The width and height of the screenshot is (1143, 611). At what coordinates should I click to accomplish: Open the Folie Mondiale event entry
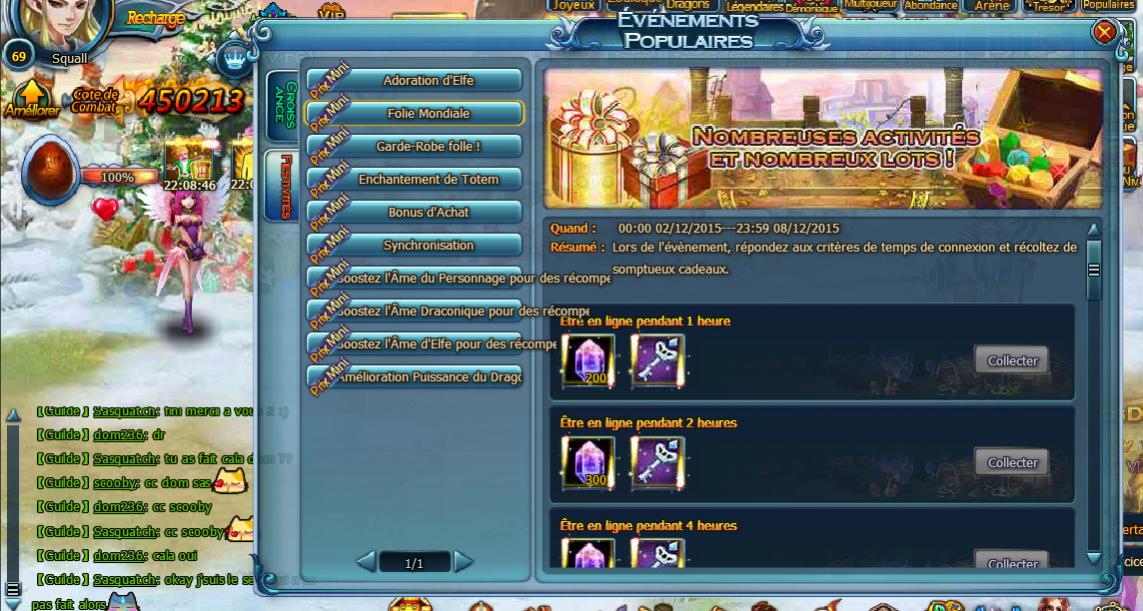tap(428, 114)
